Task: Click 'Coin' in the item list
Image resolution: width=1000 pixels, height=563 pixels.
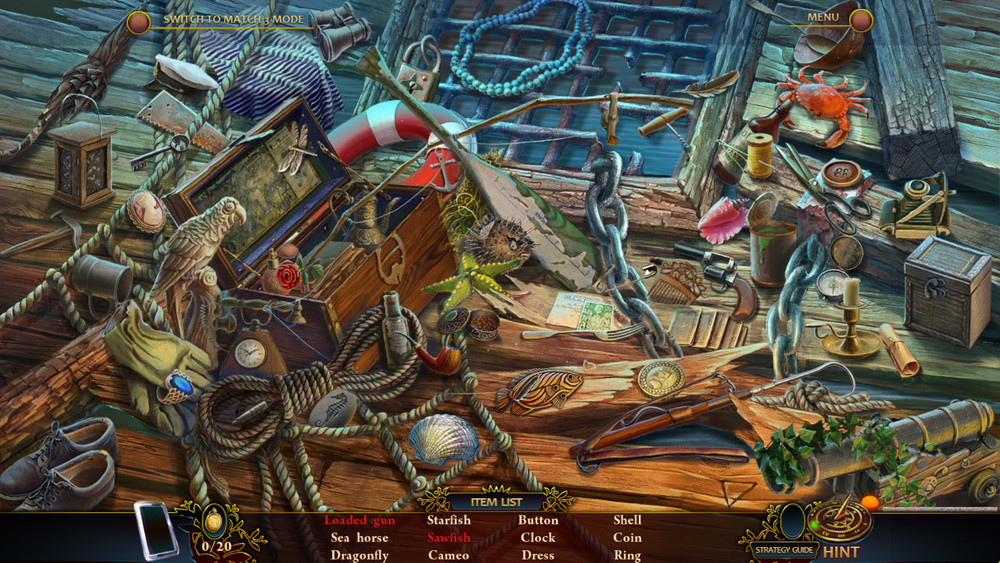Action: 628,538
